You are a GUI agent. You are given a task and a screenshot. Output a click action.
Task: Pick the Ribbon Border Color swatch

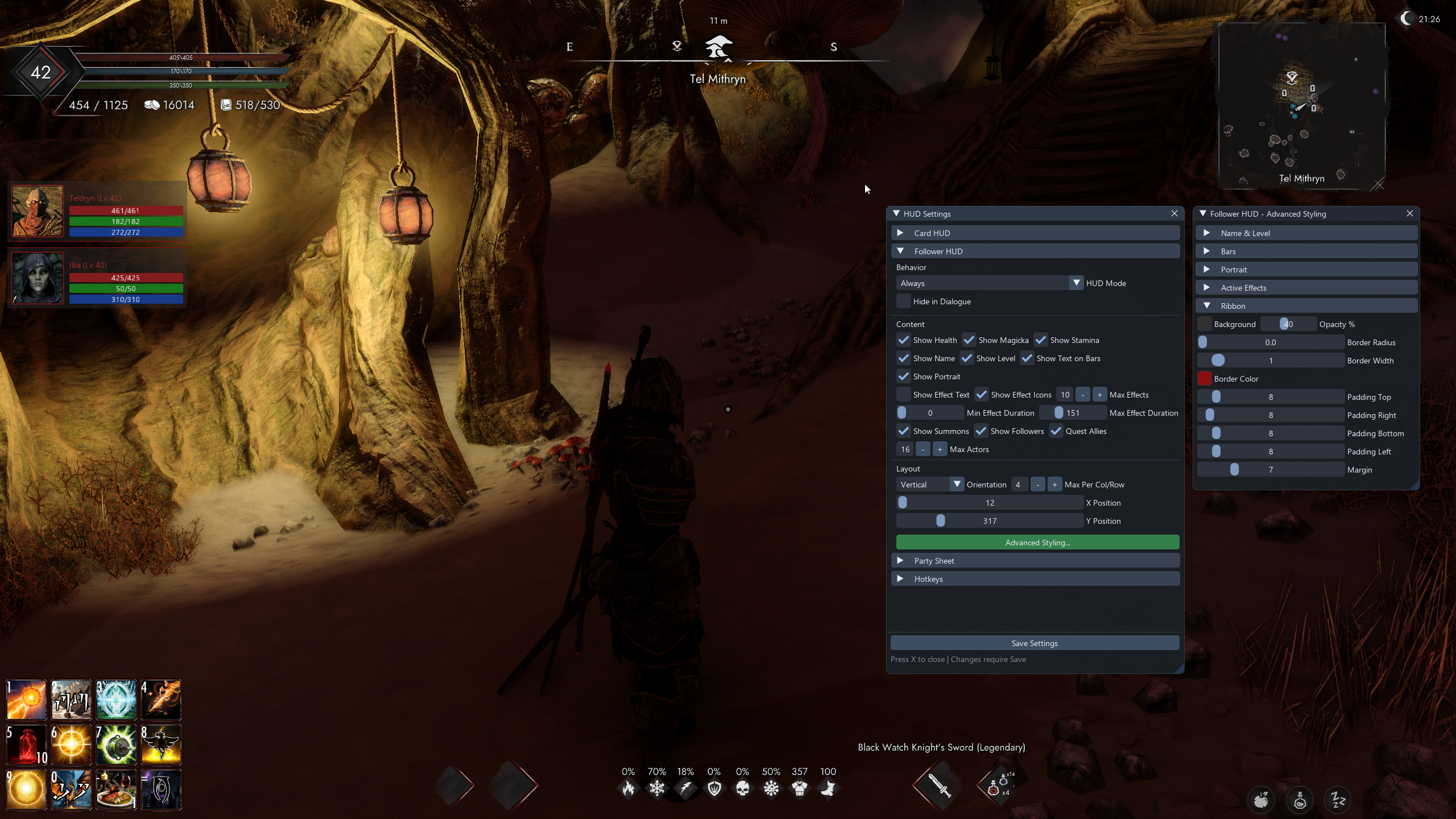(x=1204, y=379)
